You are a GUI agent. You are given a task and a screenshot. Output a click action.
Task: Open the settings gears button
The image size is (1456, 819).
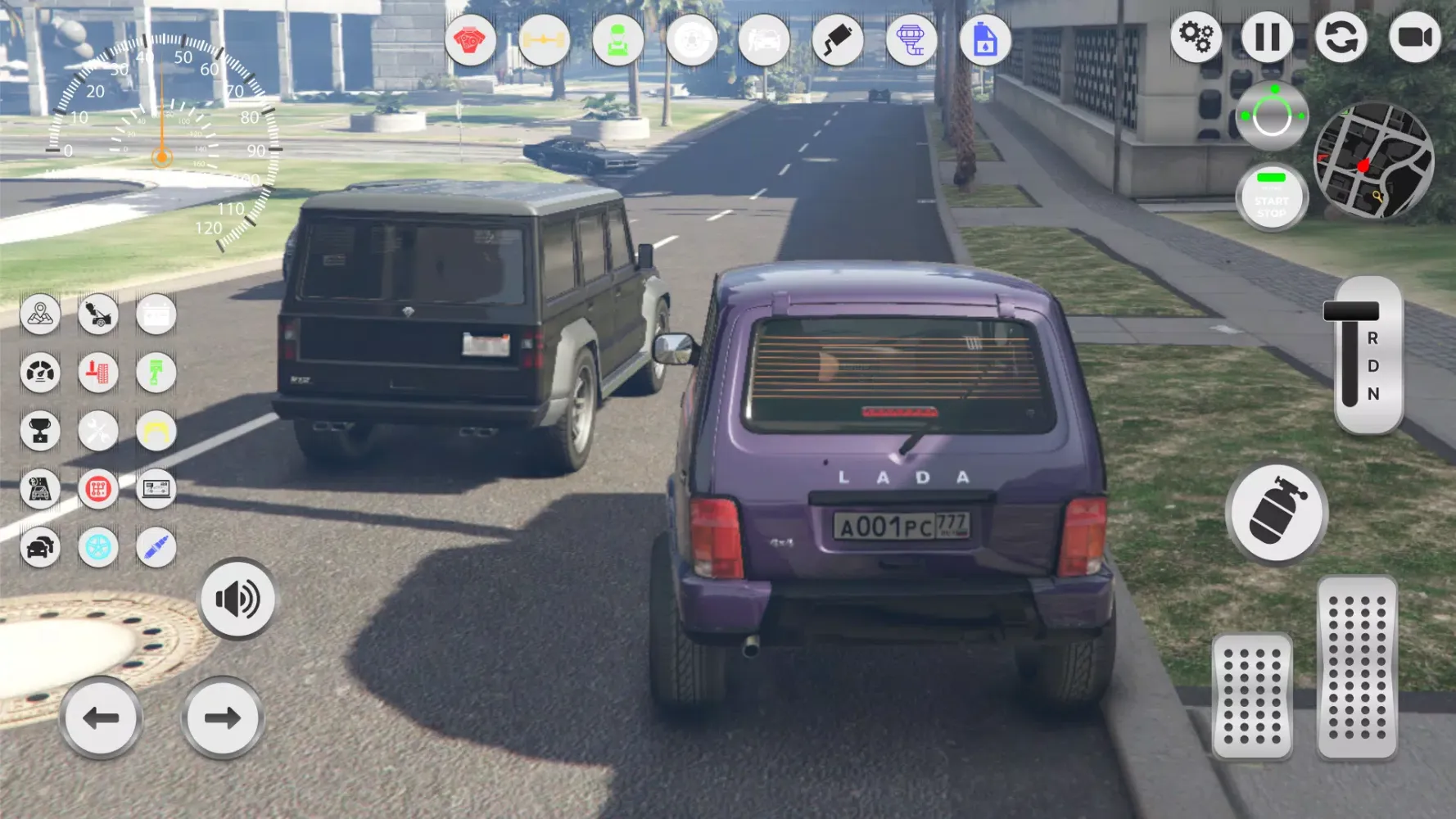point(1196,37)
